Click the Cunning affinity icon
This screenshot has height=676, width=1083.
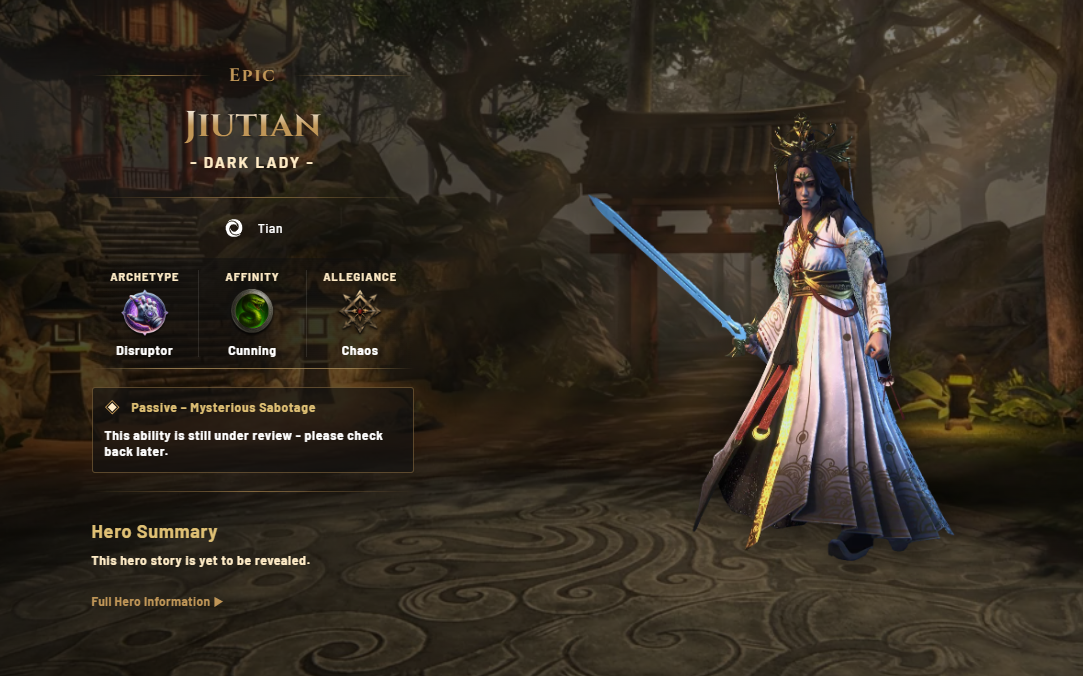click(x=252, y=312)
